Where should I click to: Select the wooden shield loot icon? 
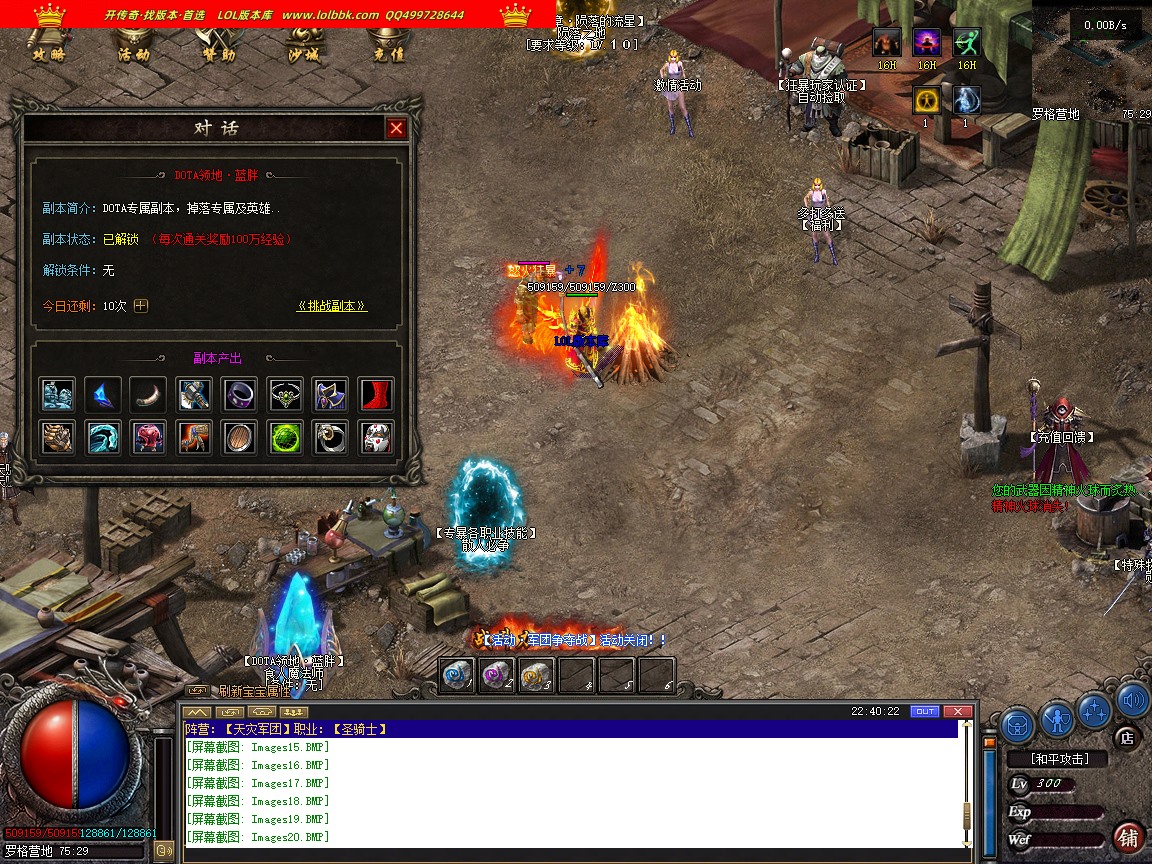240,437
